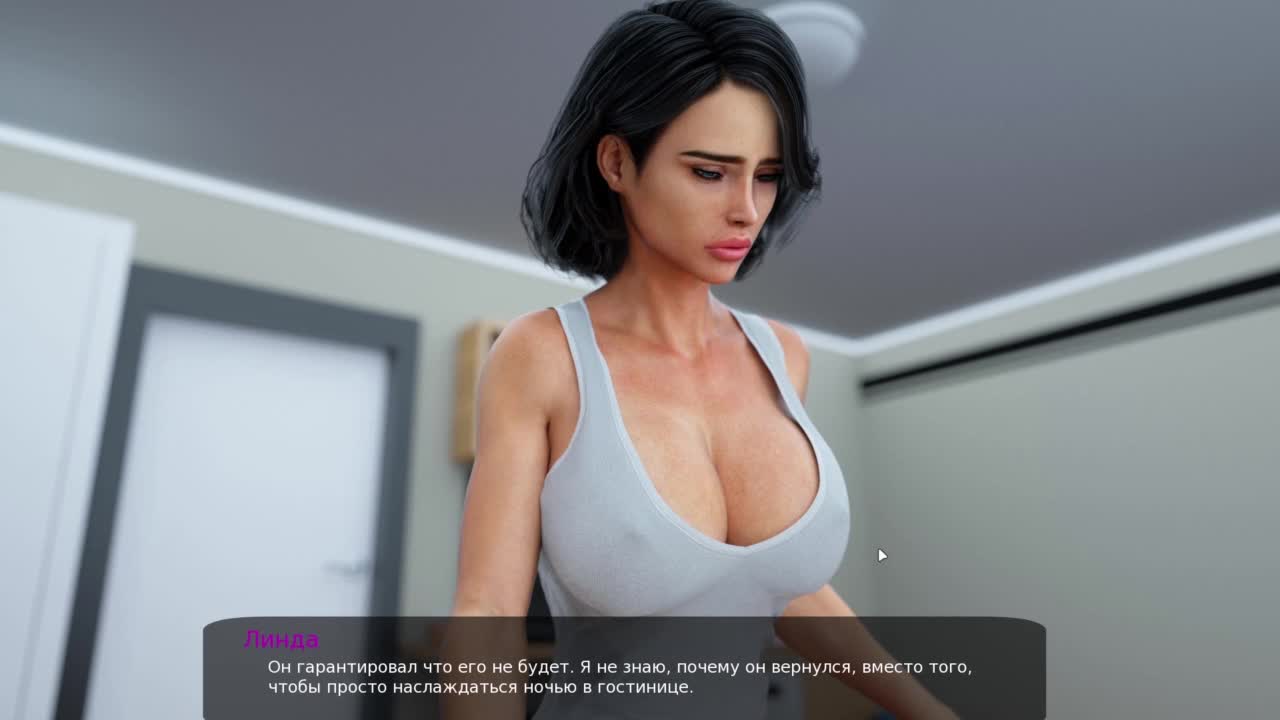Advance the dialogue by clicking Линда's text box
This screenshot has height=720, width=1280.
tap(624, 670)
